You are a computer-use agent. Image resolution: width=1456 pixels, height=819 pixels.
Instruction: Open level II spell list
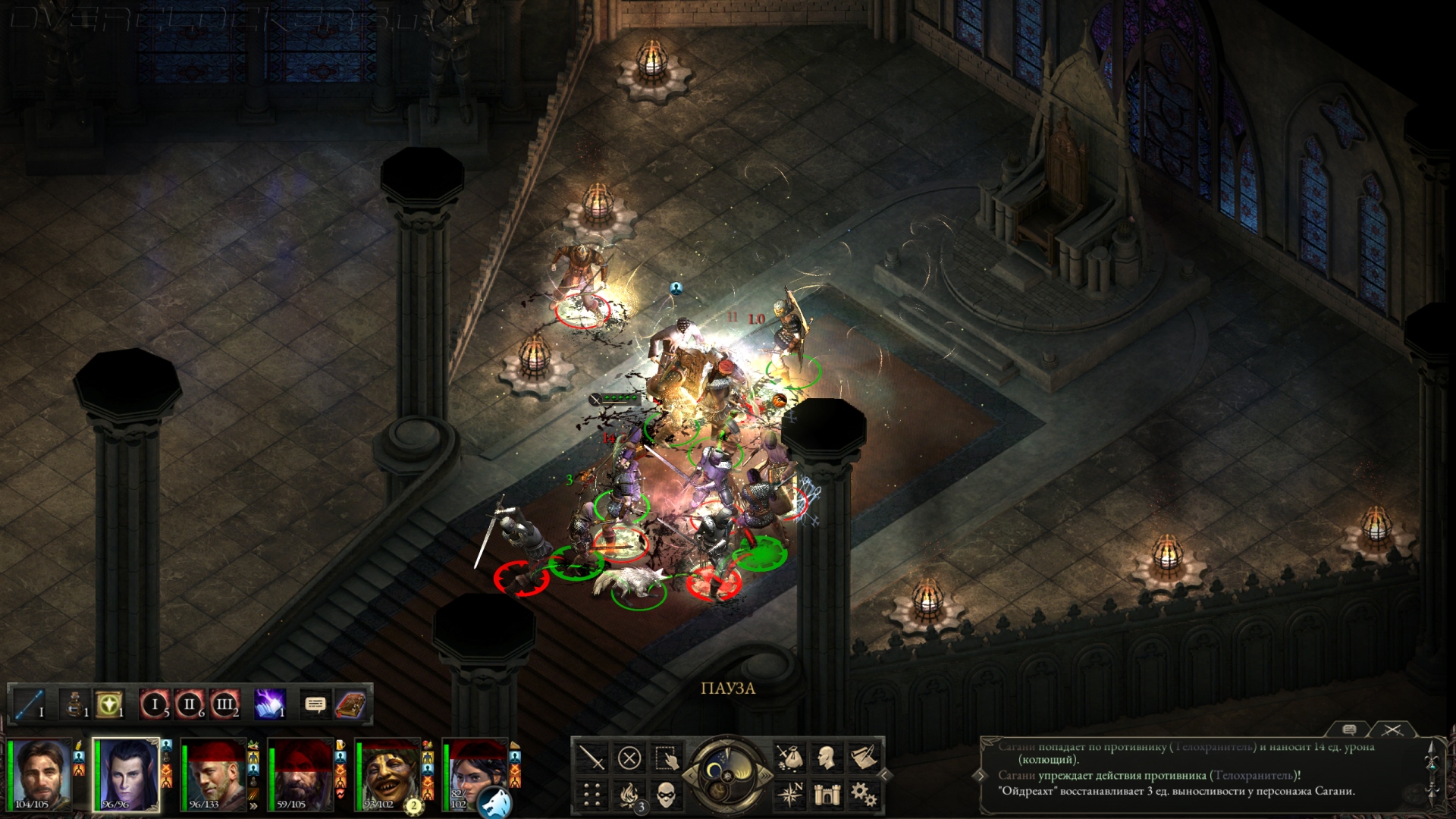[190, 704]
